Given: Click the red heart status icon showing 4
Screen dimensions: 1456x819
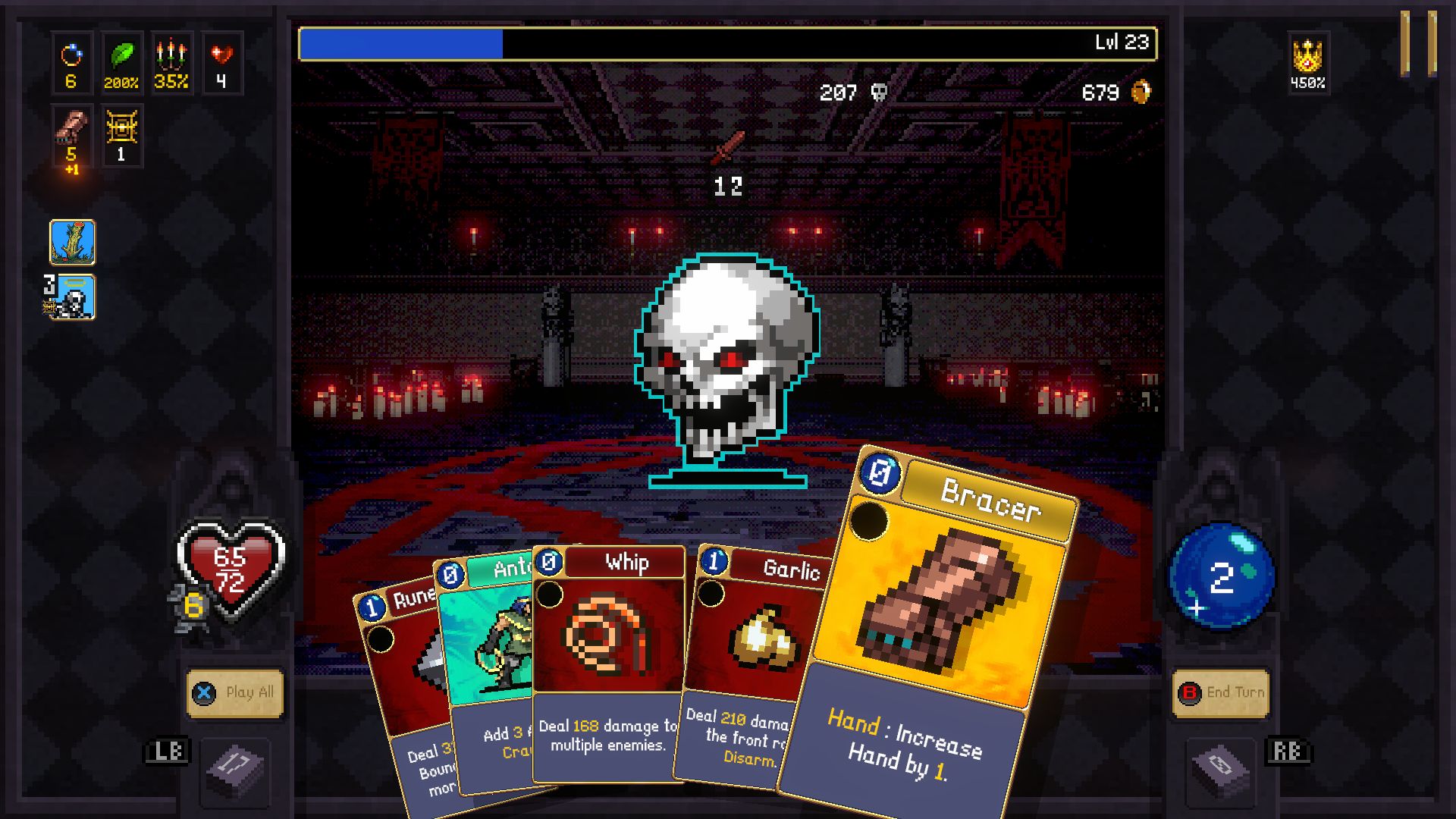Looking at the screenshot, I should 221,59.
